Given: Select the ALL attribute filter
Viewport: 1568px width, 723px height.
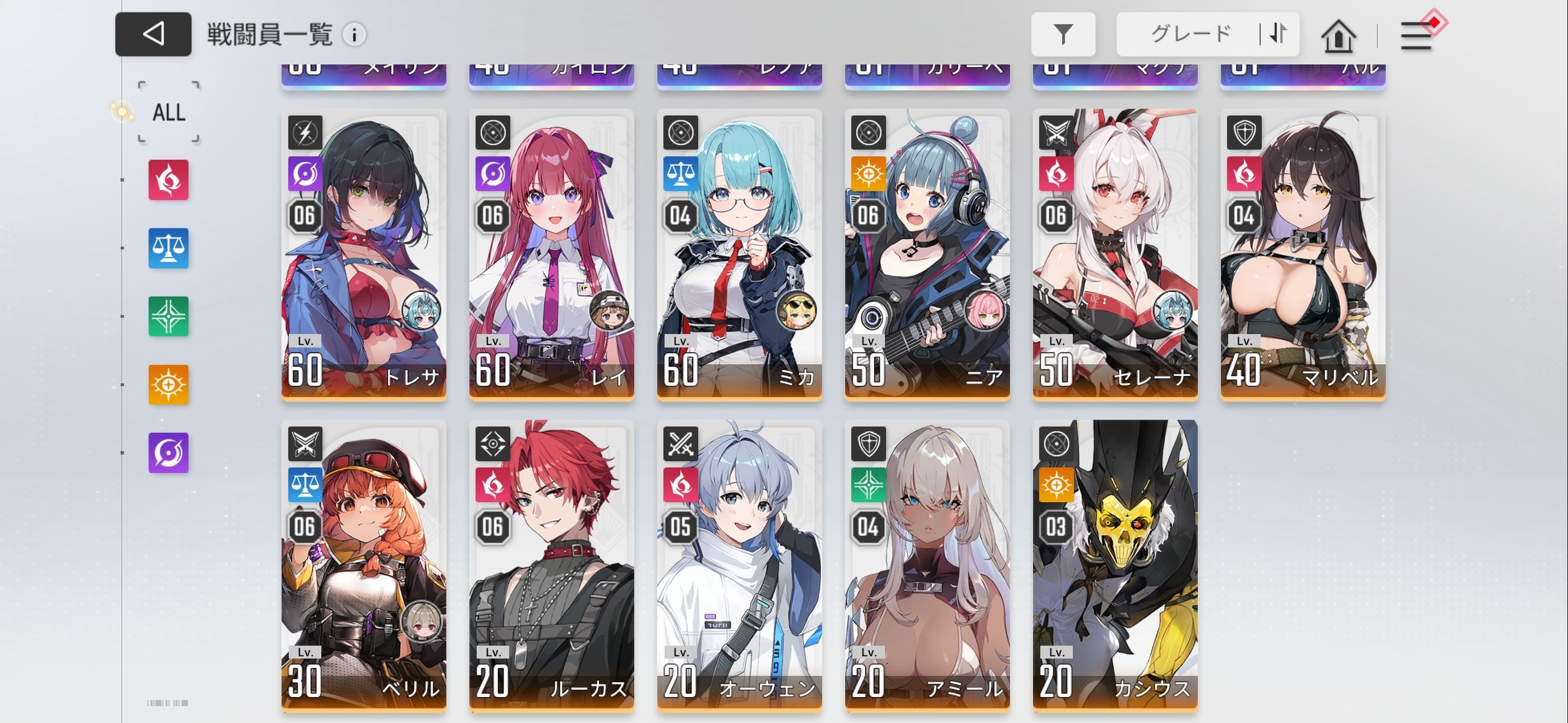Looking at the screenshot, I should tap(169, 113).
